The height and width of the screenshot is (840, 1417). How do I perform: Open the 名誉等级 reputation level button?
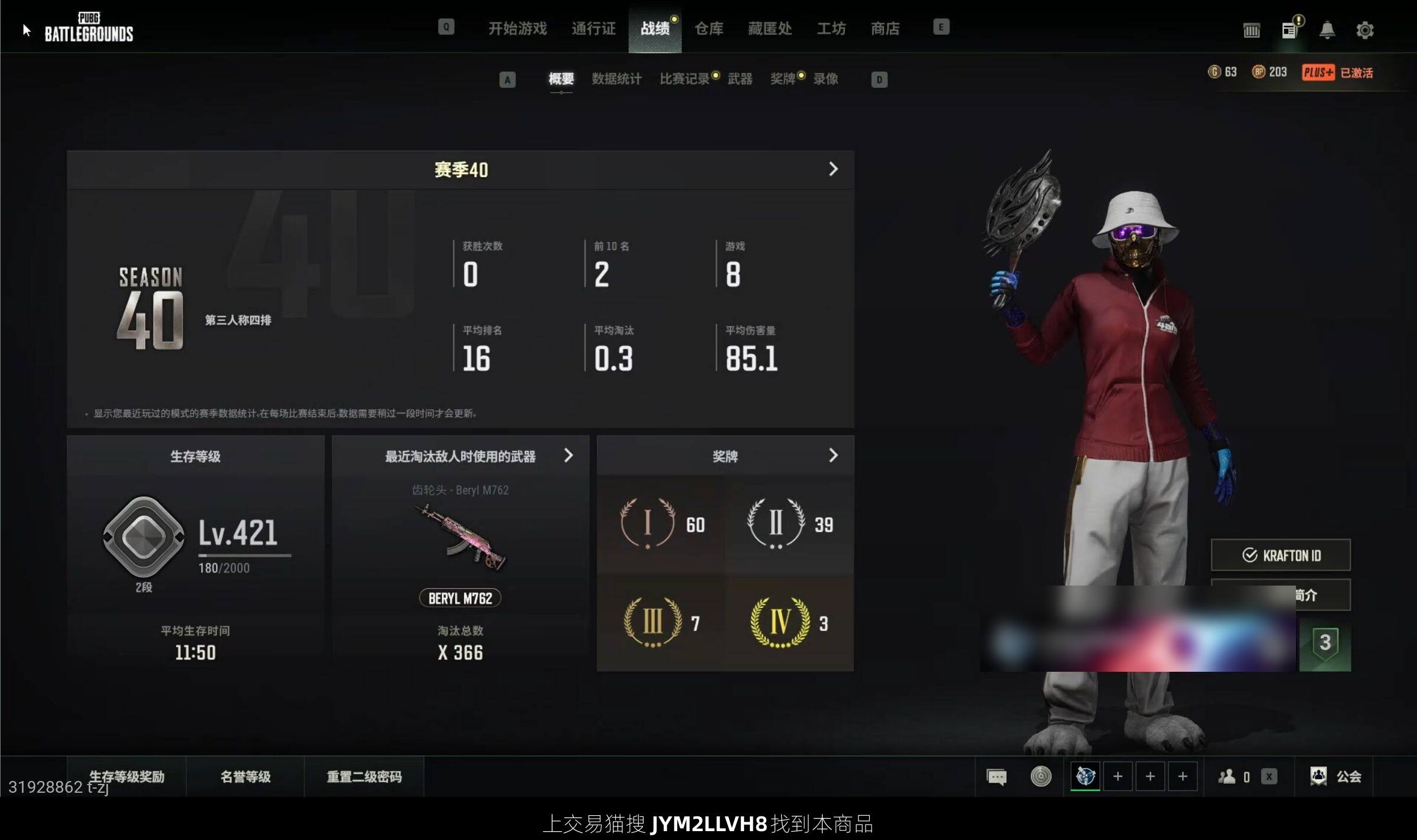click(245, 777)
